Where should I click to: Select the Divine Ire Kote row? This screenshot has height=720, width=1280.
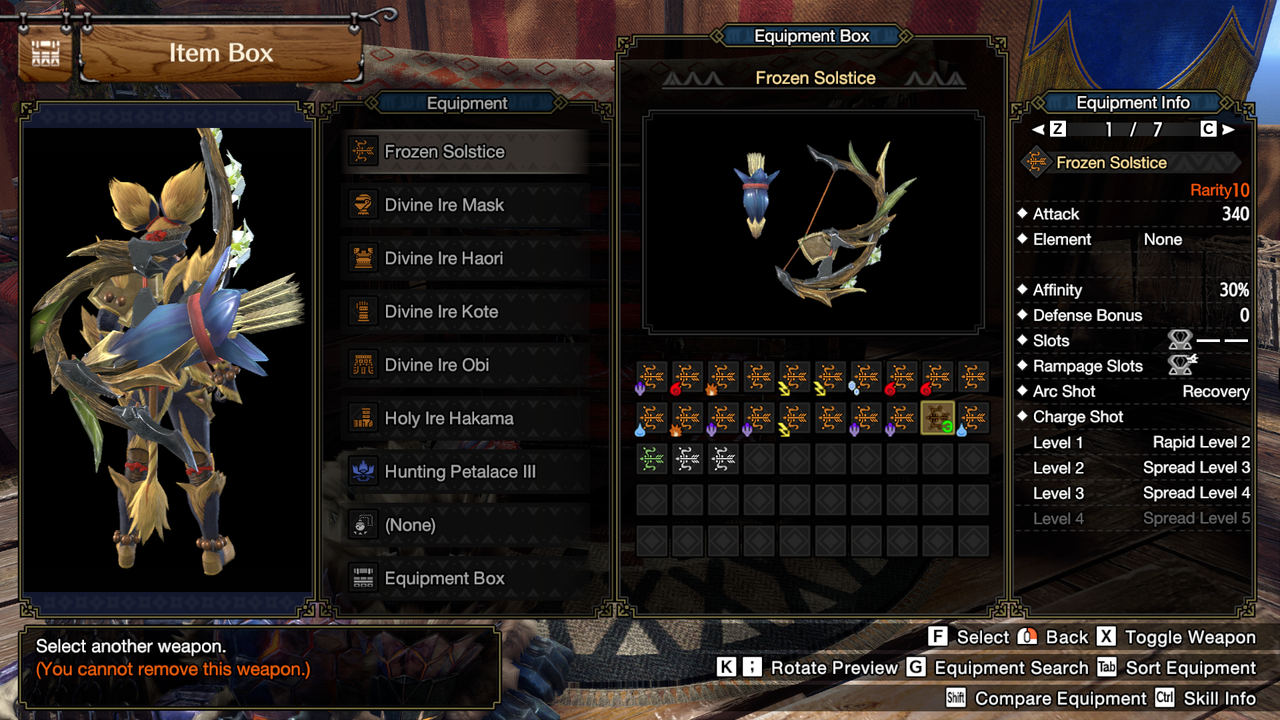[442, 312]
